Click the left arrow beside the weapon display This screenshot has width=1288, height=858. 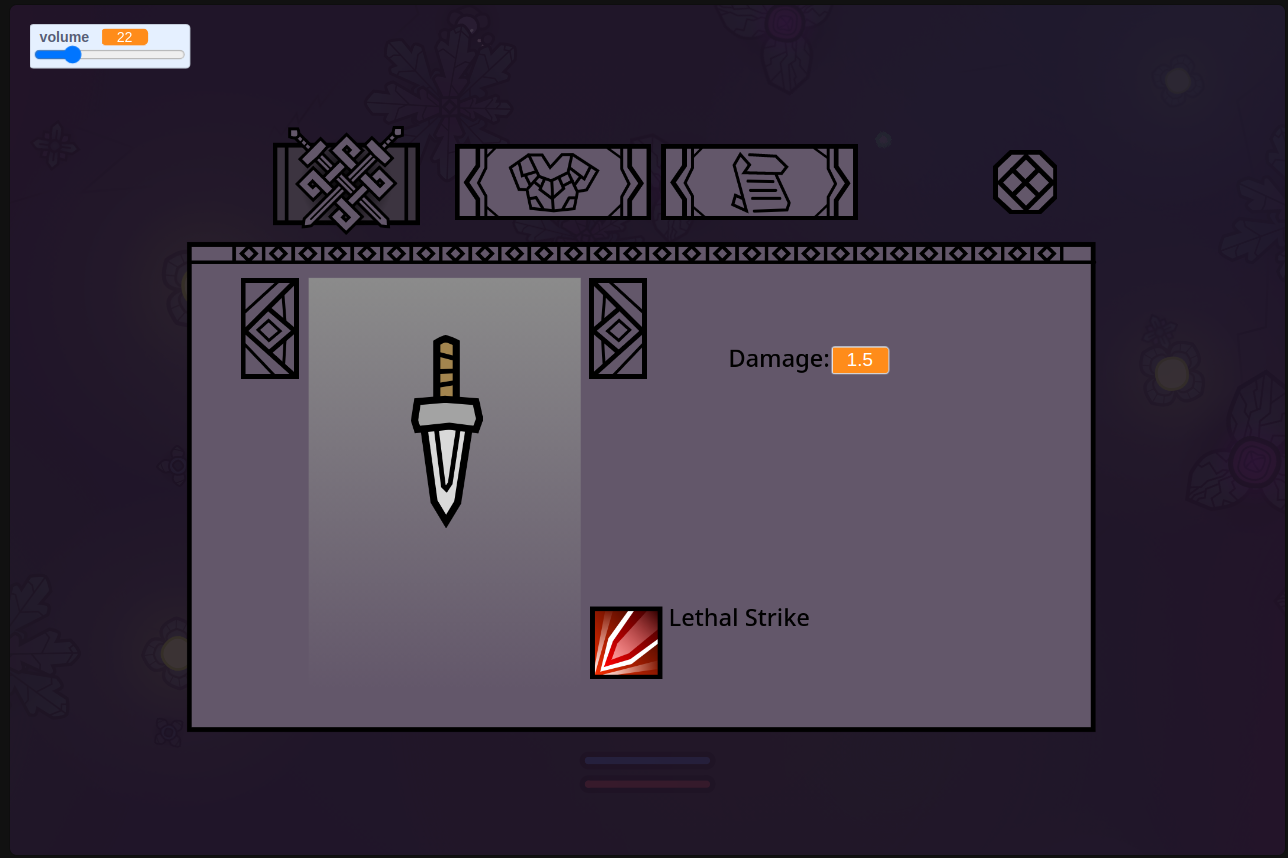269,328
